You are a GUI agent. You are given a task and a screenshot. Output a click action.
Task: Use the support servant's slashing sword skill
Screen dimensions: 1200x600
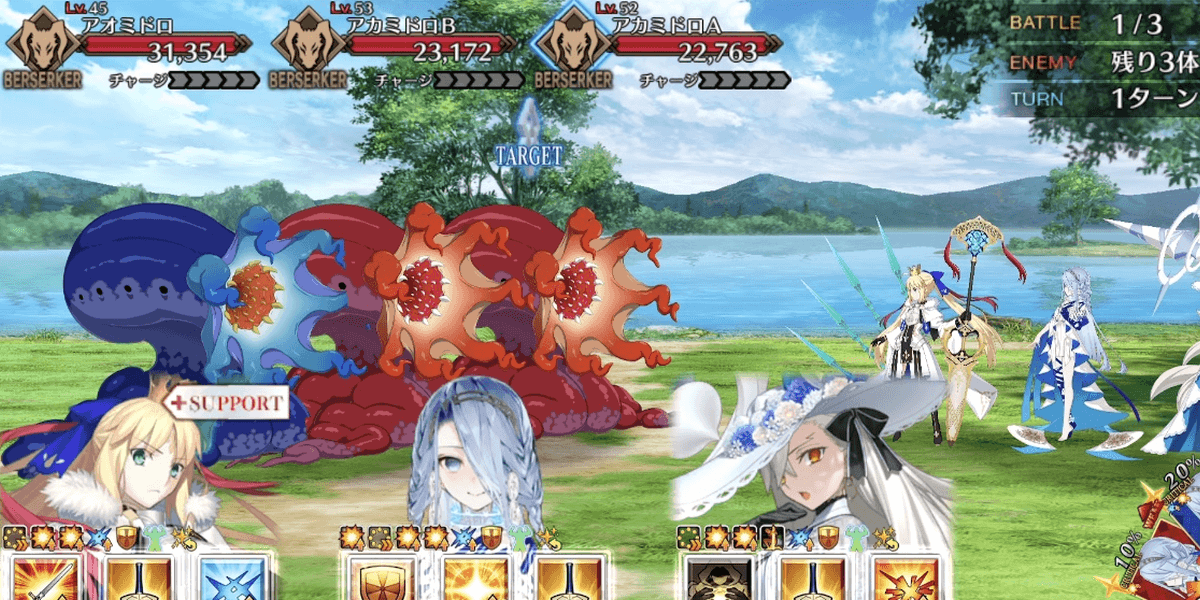pyautogui.click(x=40, y=580)
